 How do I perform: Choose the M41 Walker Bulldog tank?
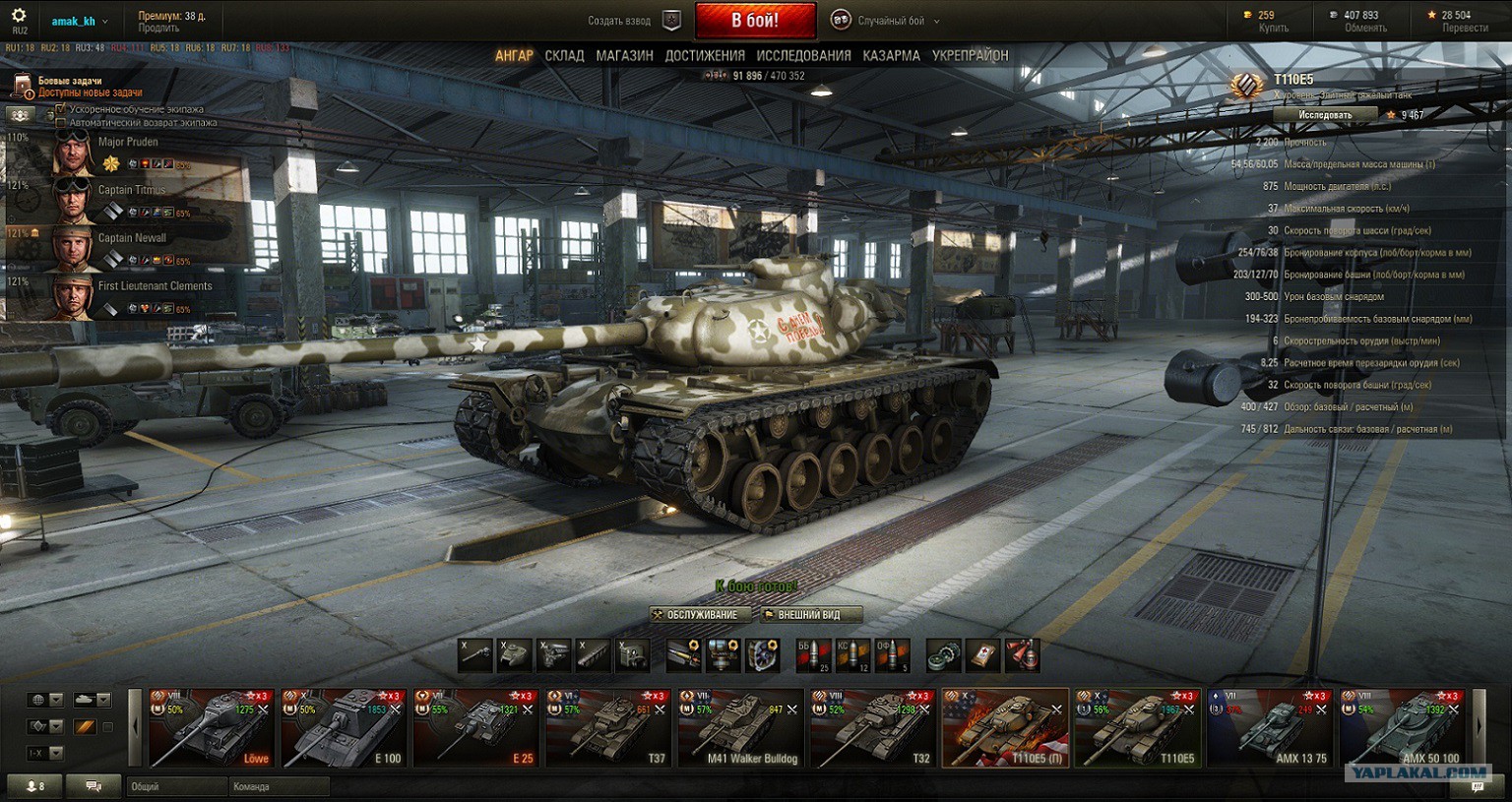tap(740, 727)
